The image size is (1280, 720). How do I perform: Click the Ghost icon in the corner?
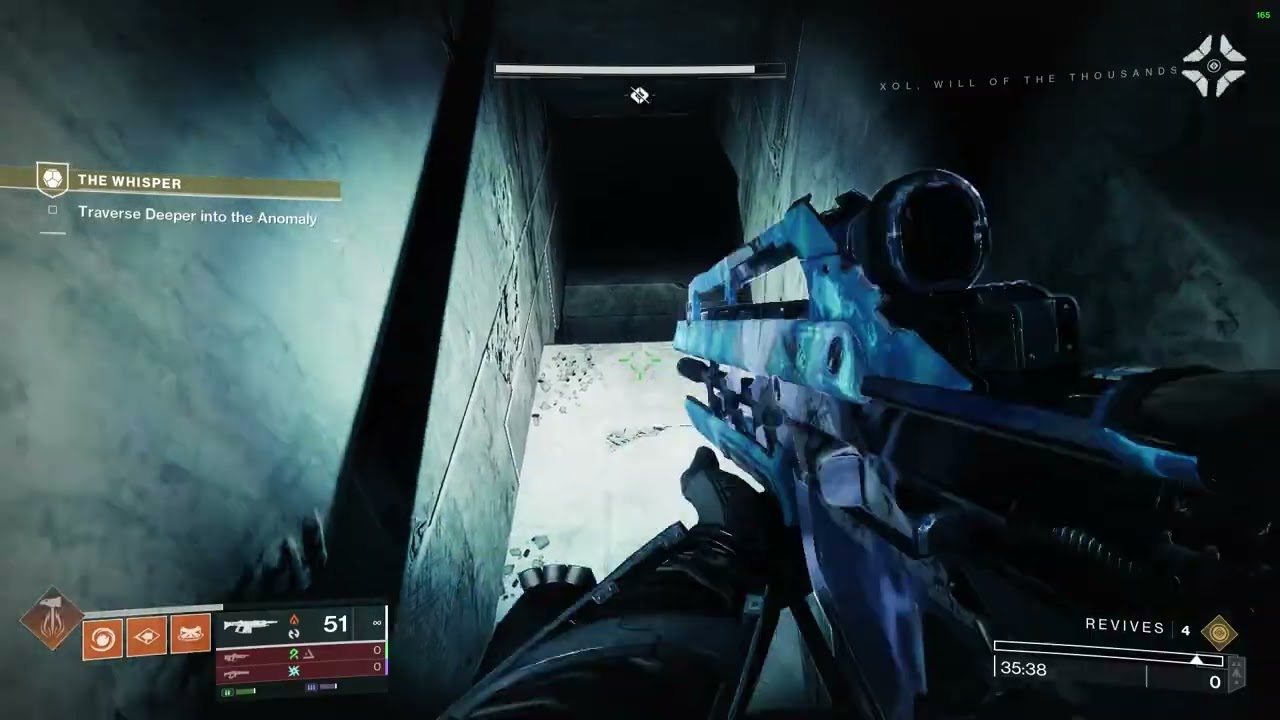point(1214,66)
